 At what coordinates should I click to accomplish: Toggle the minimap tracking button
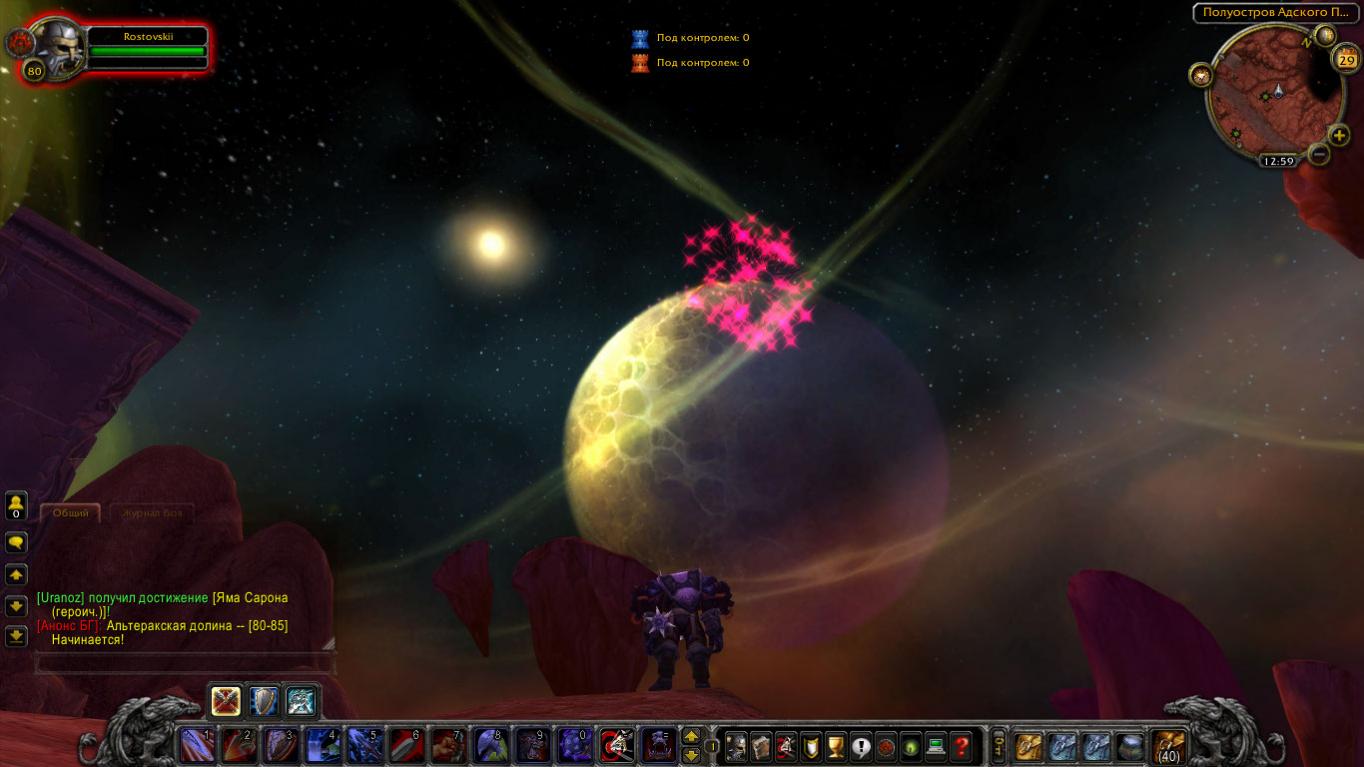tap(1200, 75)
